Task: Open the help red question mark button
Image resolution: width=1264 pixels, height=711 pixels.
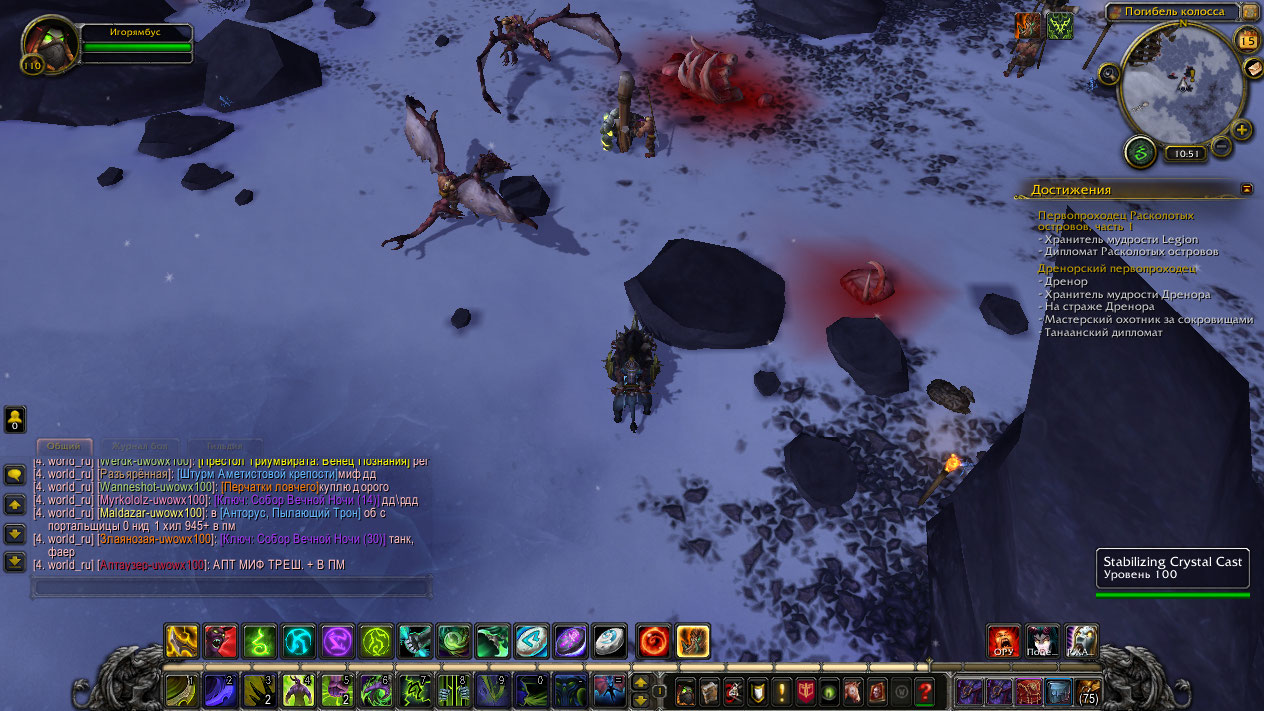Action: point(925,690)
